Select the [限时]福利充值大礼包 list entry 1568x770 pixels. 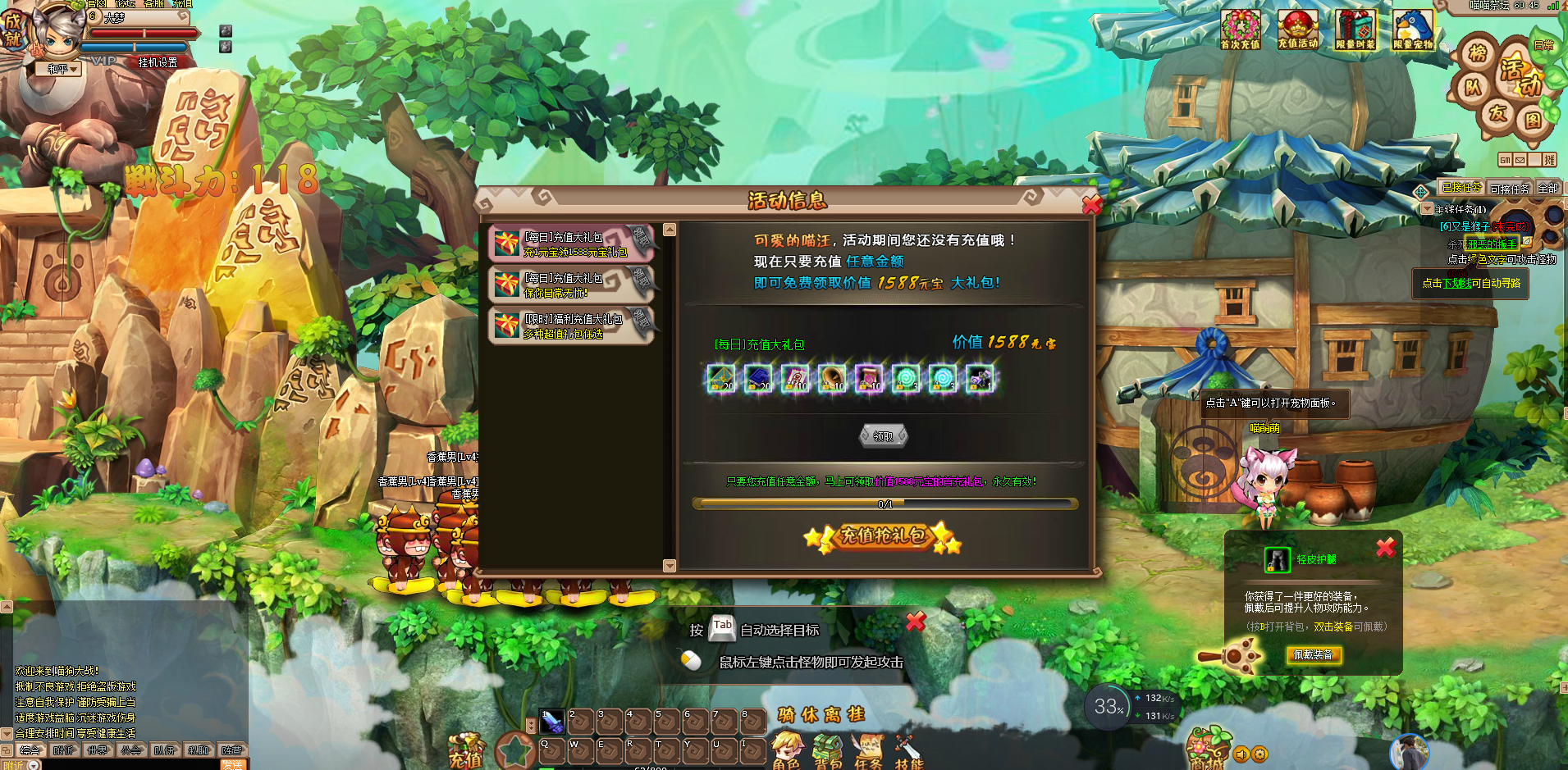click(x=571, y=326)
